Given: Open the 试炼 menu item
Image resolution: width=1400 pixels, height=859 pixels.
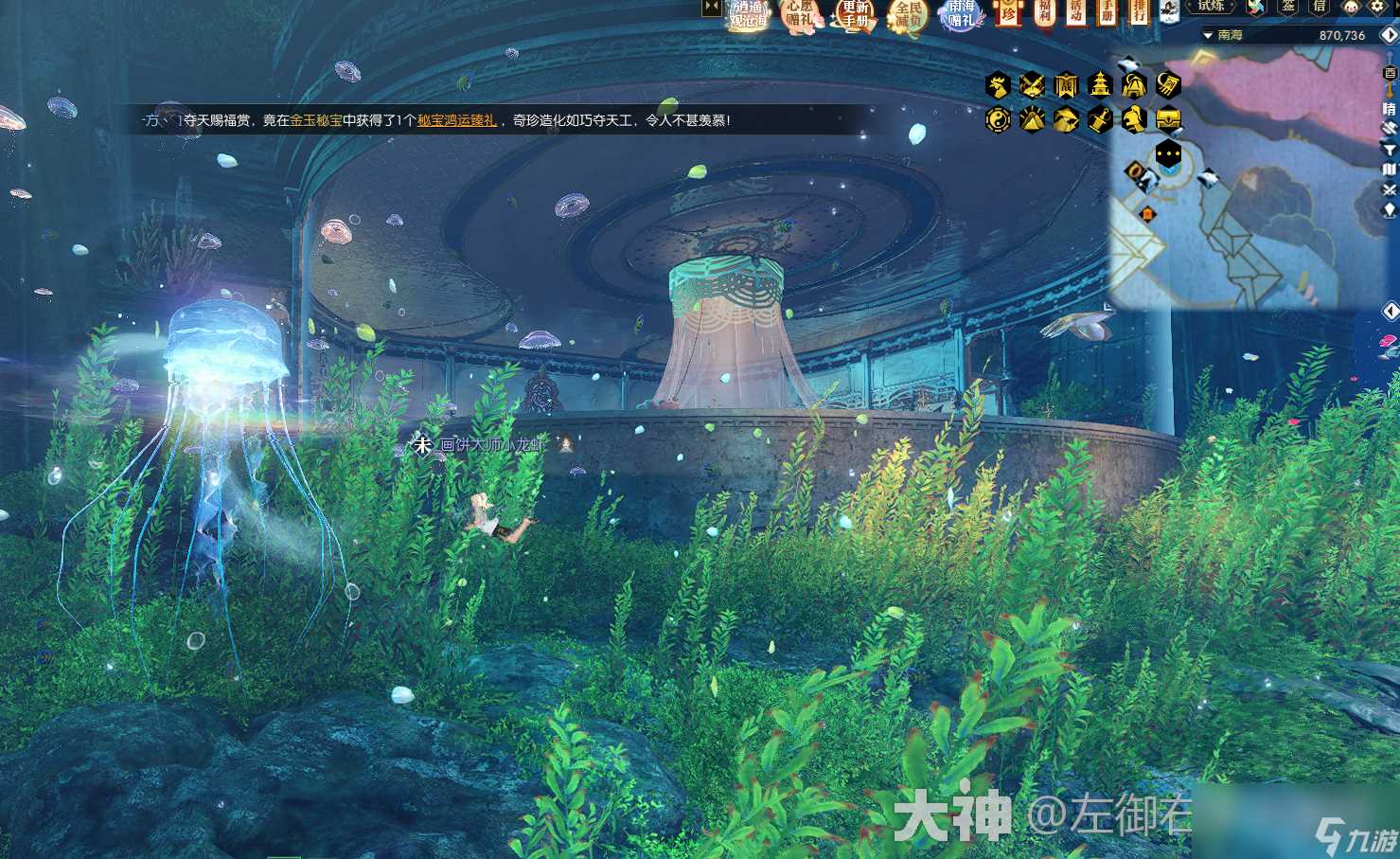Looking at the screenshot, I should coord(1213,8).
